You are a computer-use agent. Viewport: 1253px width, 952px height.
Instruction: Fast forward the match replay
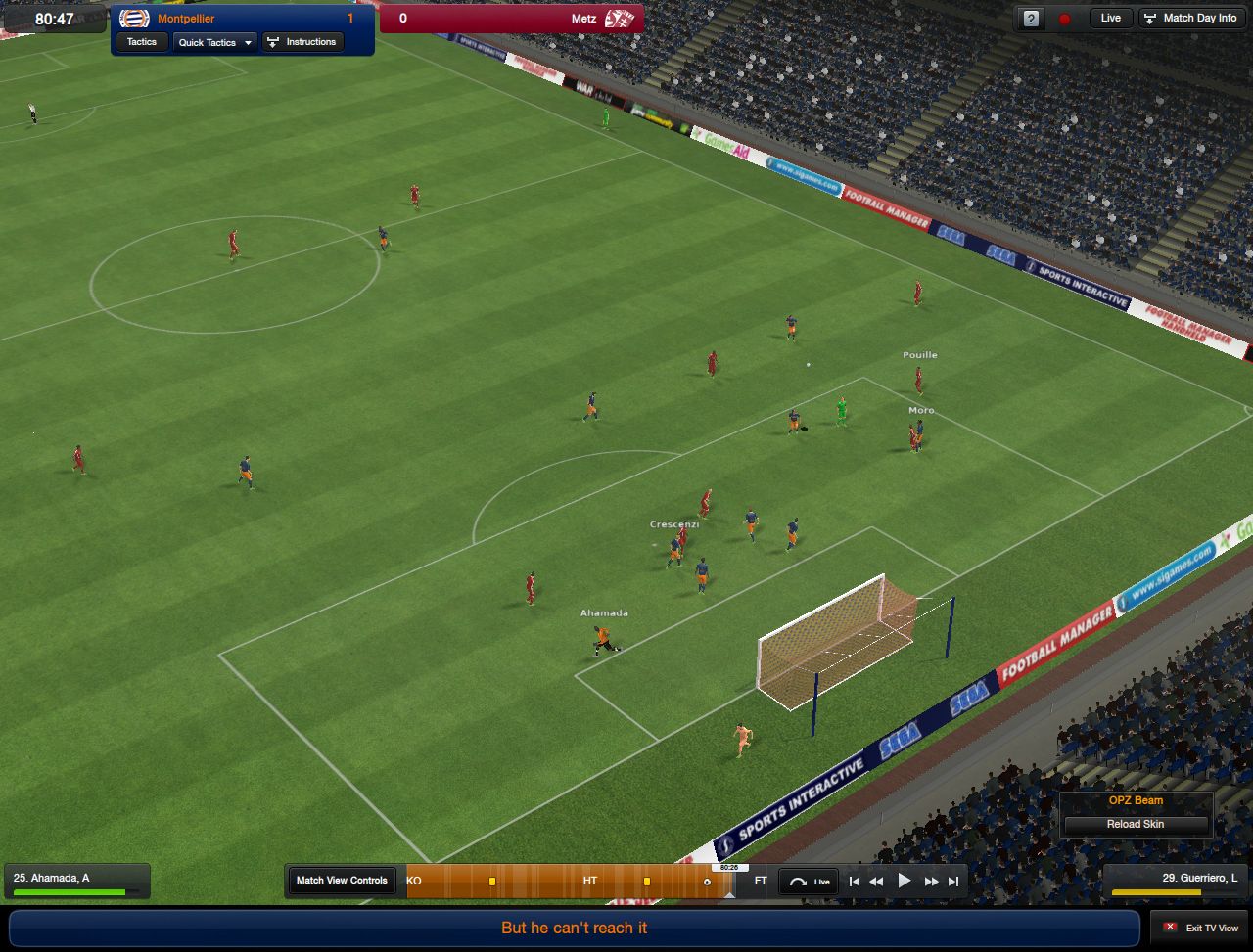932,882
